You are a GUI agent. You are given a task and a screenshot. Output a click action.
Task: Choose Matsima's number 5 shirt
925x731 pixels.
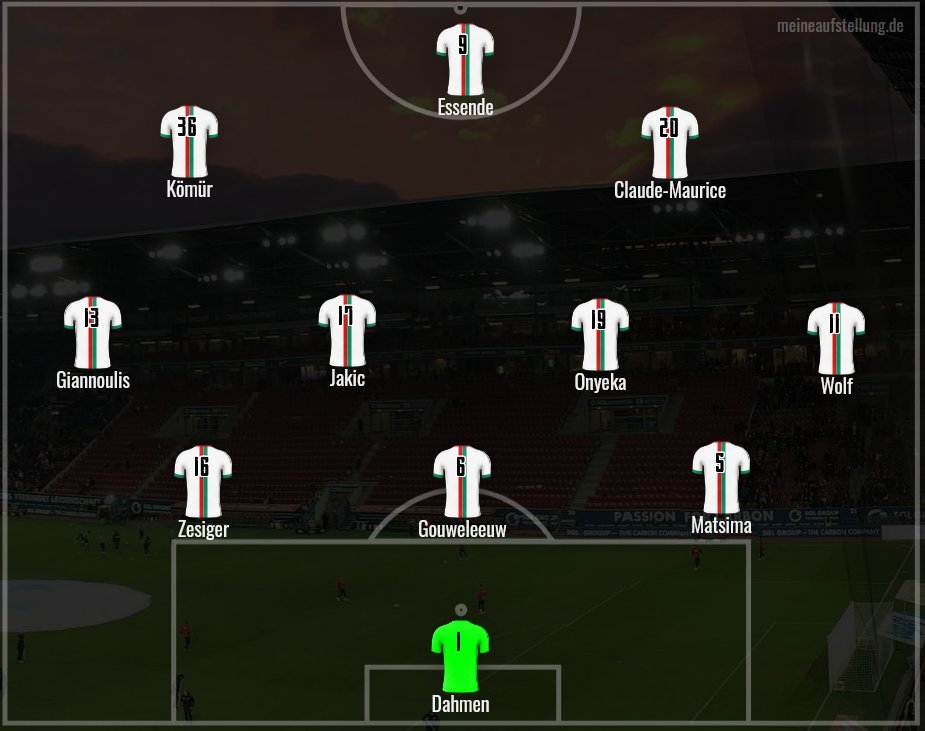pyautogui.click(x=721, y=476)
